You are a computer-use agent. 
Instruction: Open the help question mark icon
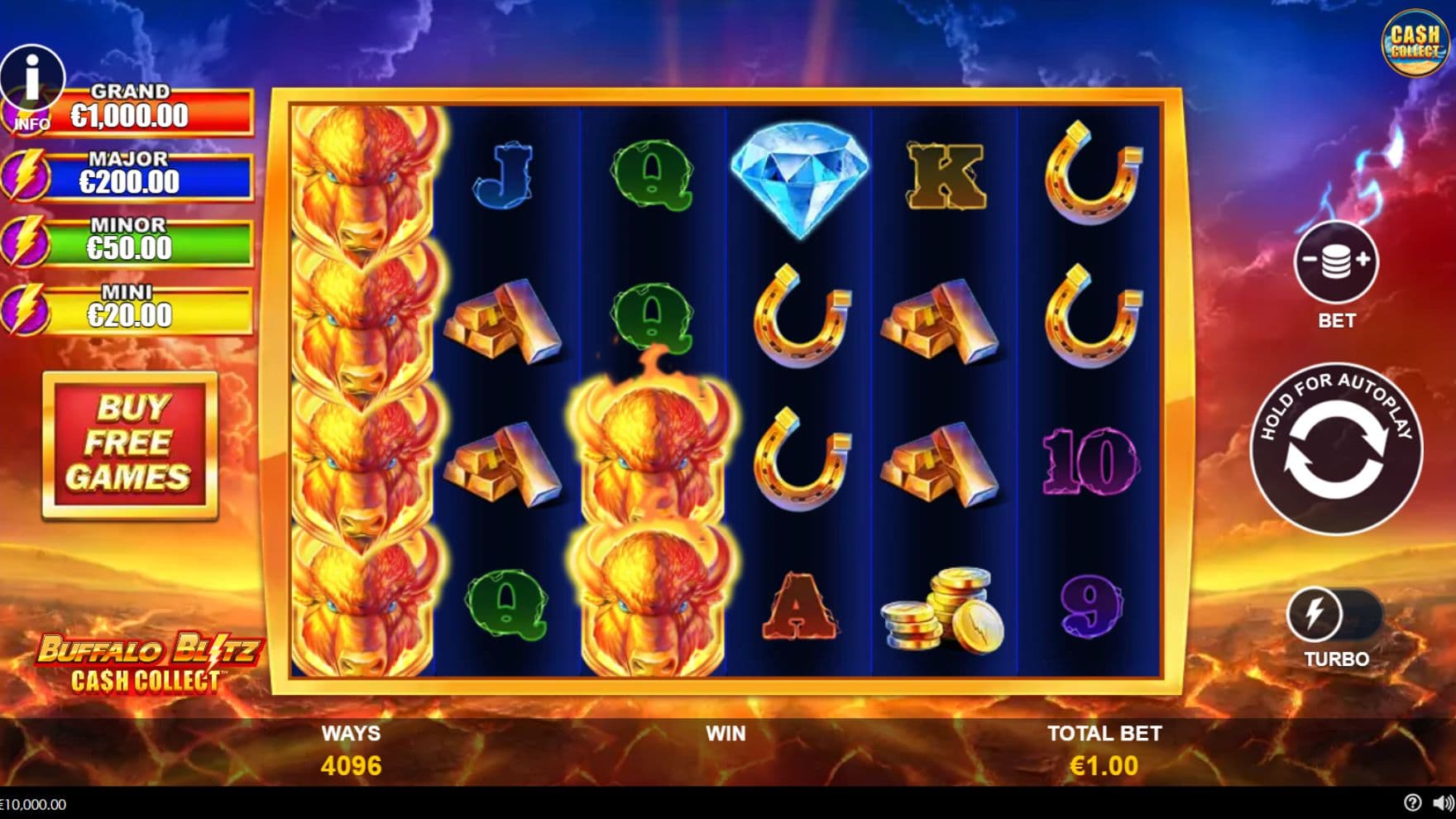pos(1412,802)
